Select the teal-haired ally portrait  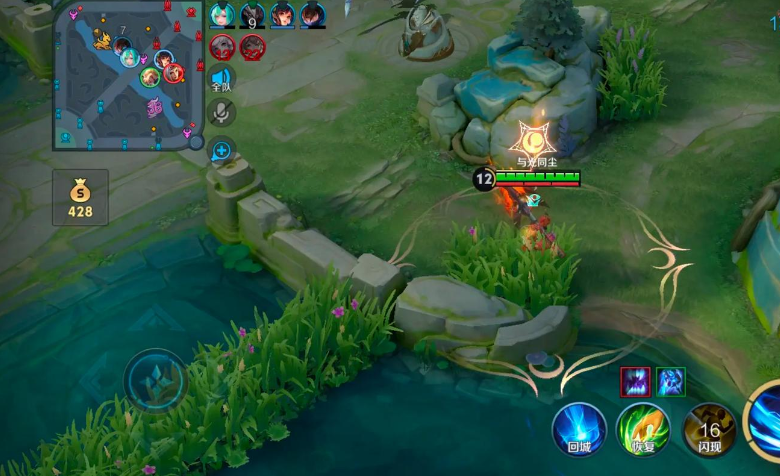(222, 16)
